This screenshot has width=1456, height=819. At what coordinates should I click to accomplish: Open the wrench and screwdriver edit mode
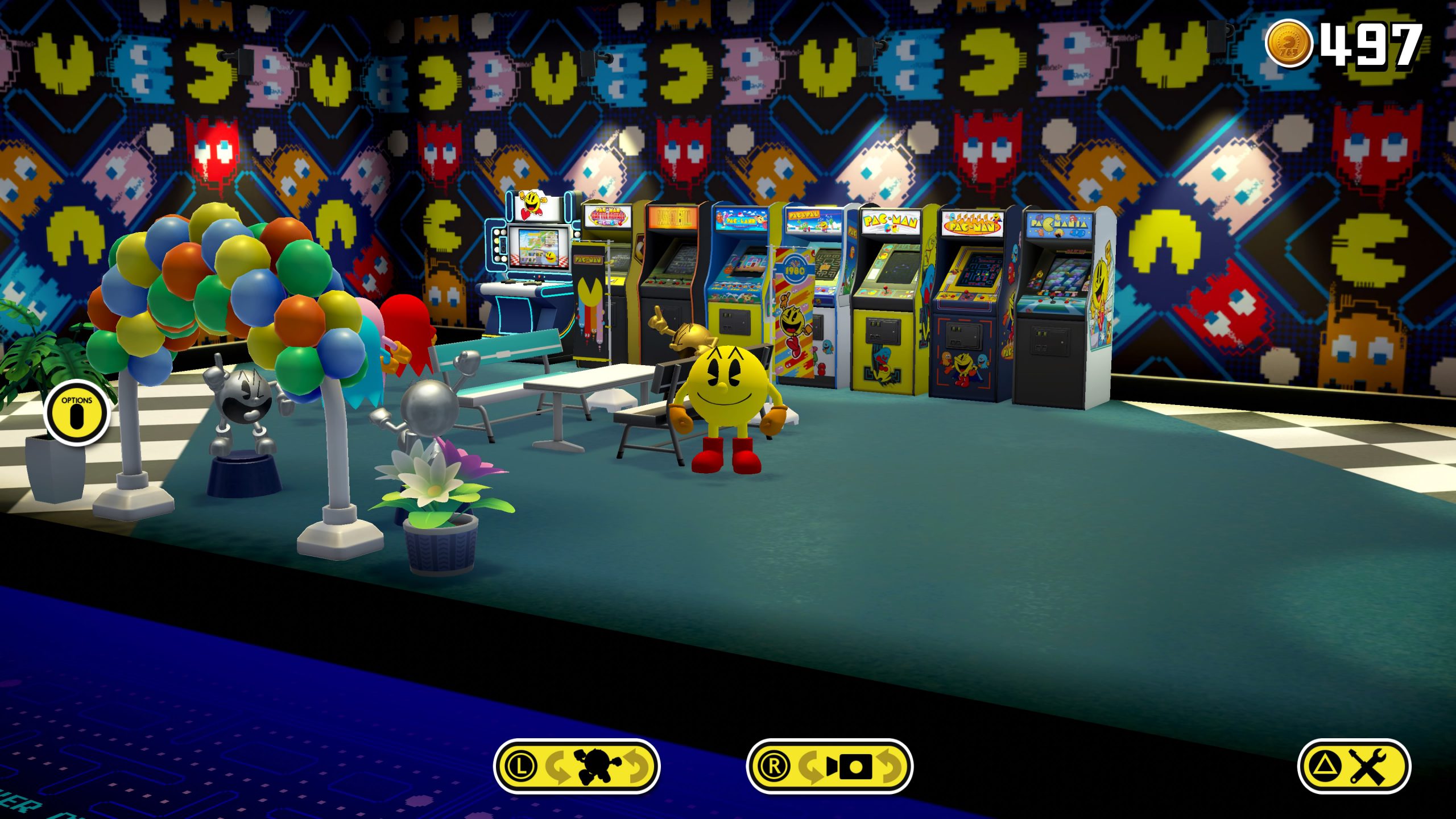[x=1354, y=767]
